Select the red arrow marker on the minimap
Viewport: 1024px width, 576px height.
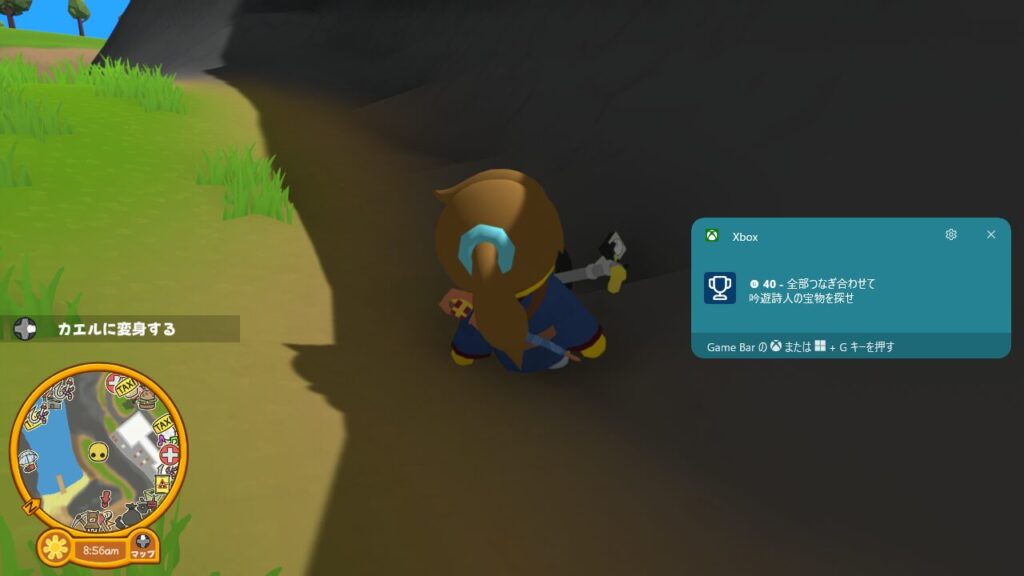coord(107,498)
